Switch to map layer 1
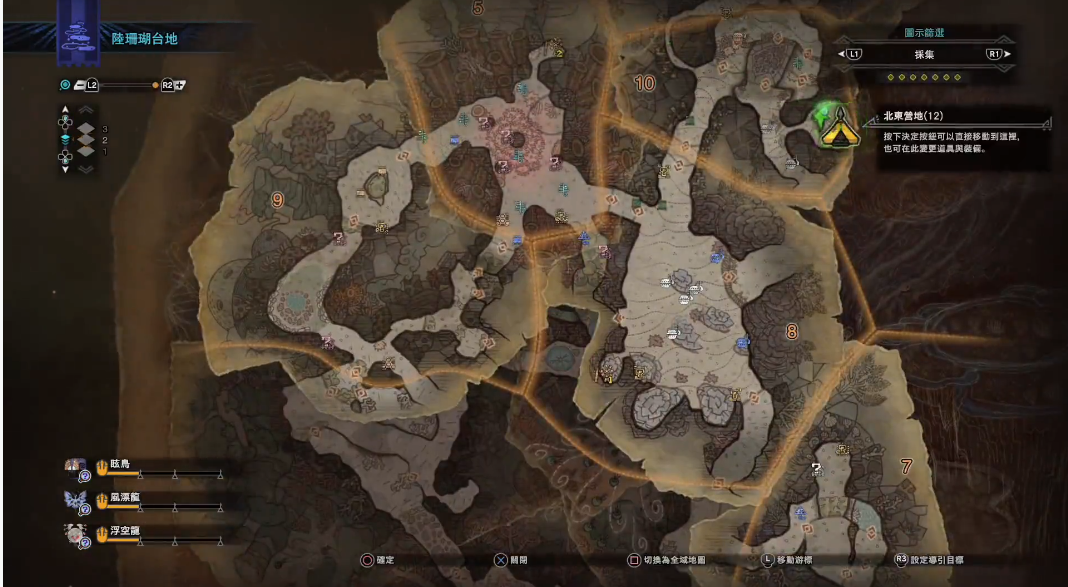This screenshot has height=587, width=1068. coord(87,152)
